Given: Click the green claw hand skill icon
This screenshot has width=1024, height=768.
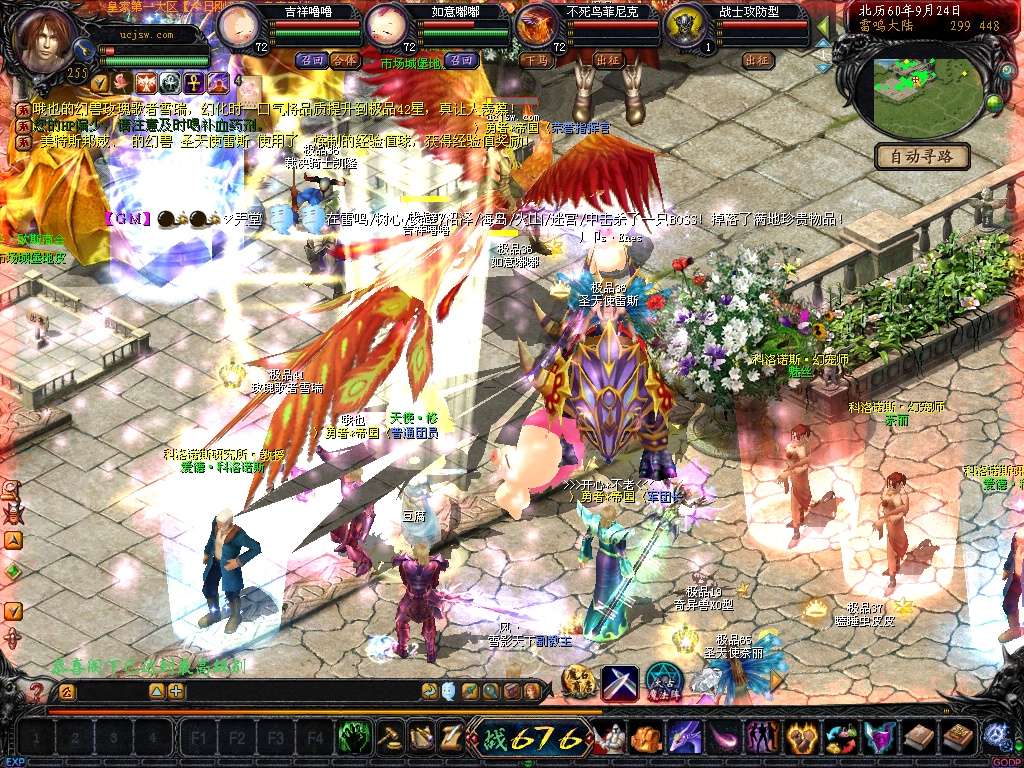Looking at the screenshot, I should tap(353, 738).
